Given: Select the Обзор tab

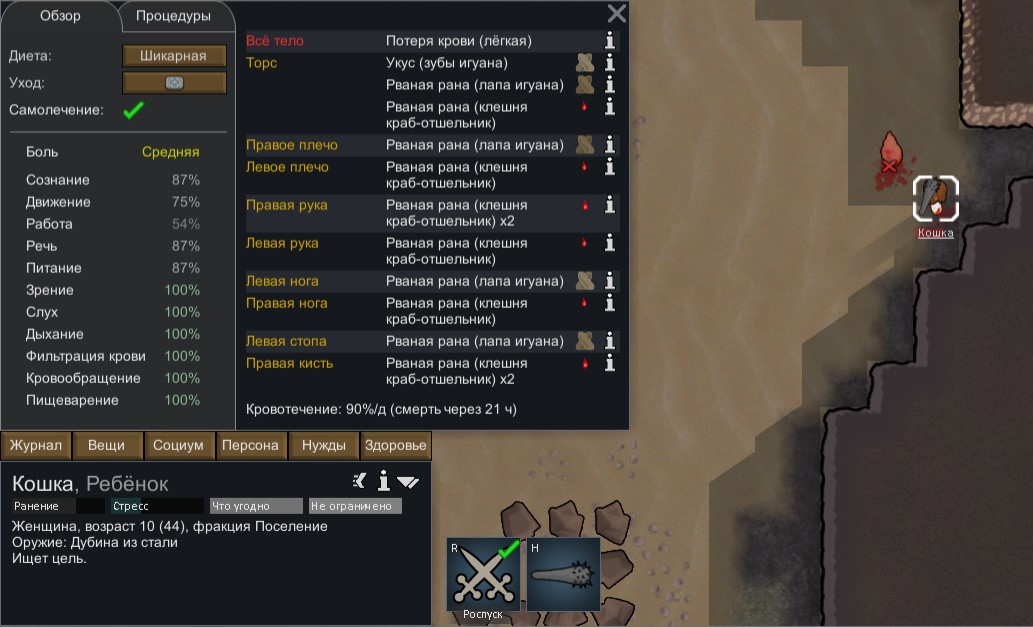Looking at the screenshot, I should [x=60, y=16].
